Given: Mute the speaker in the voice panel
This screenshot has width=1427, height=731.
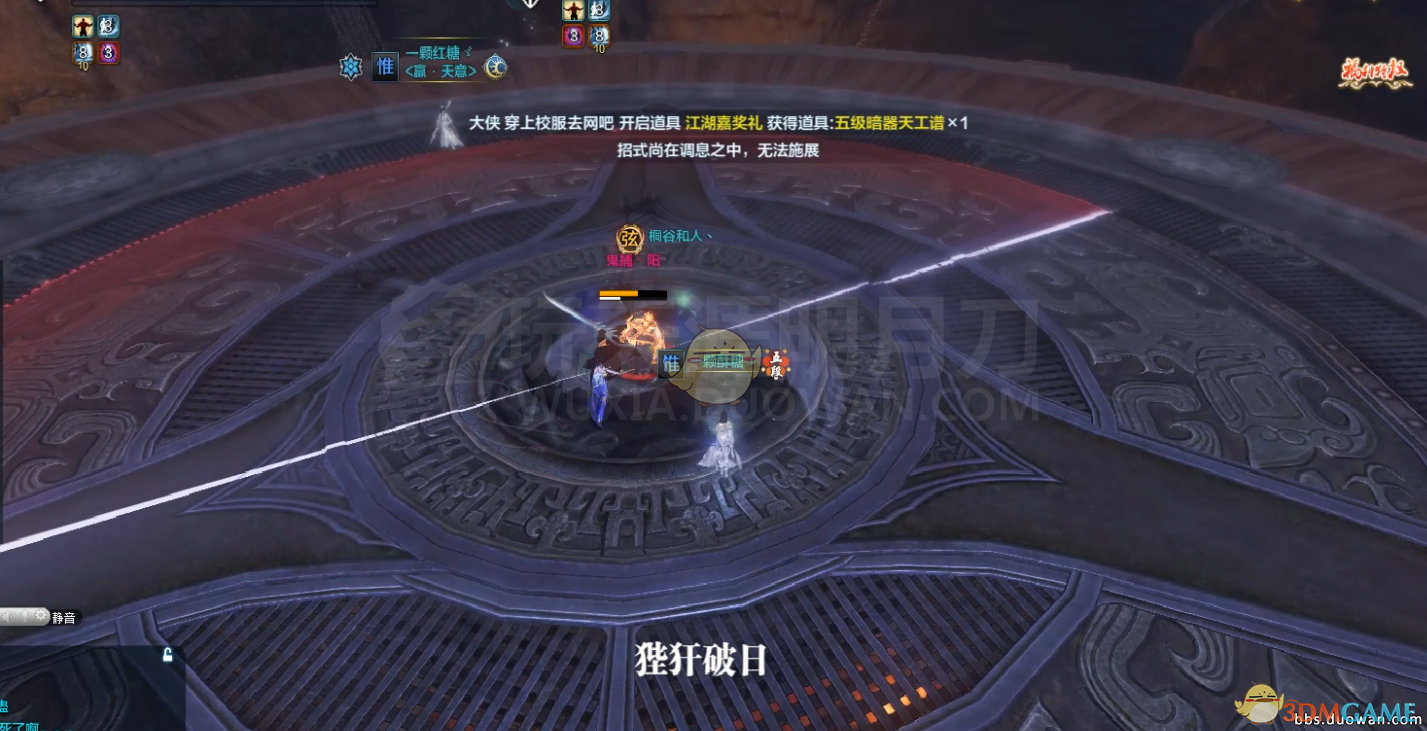Looking at the screenshot, I should point(8,616).
